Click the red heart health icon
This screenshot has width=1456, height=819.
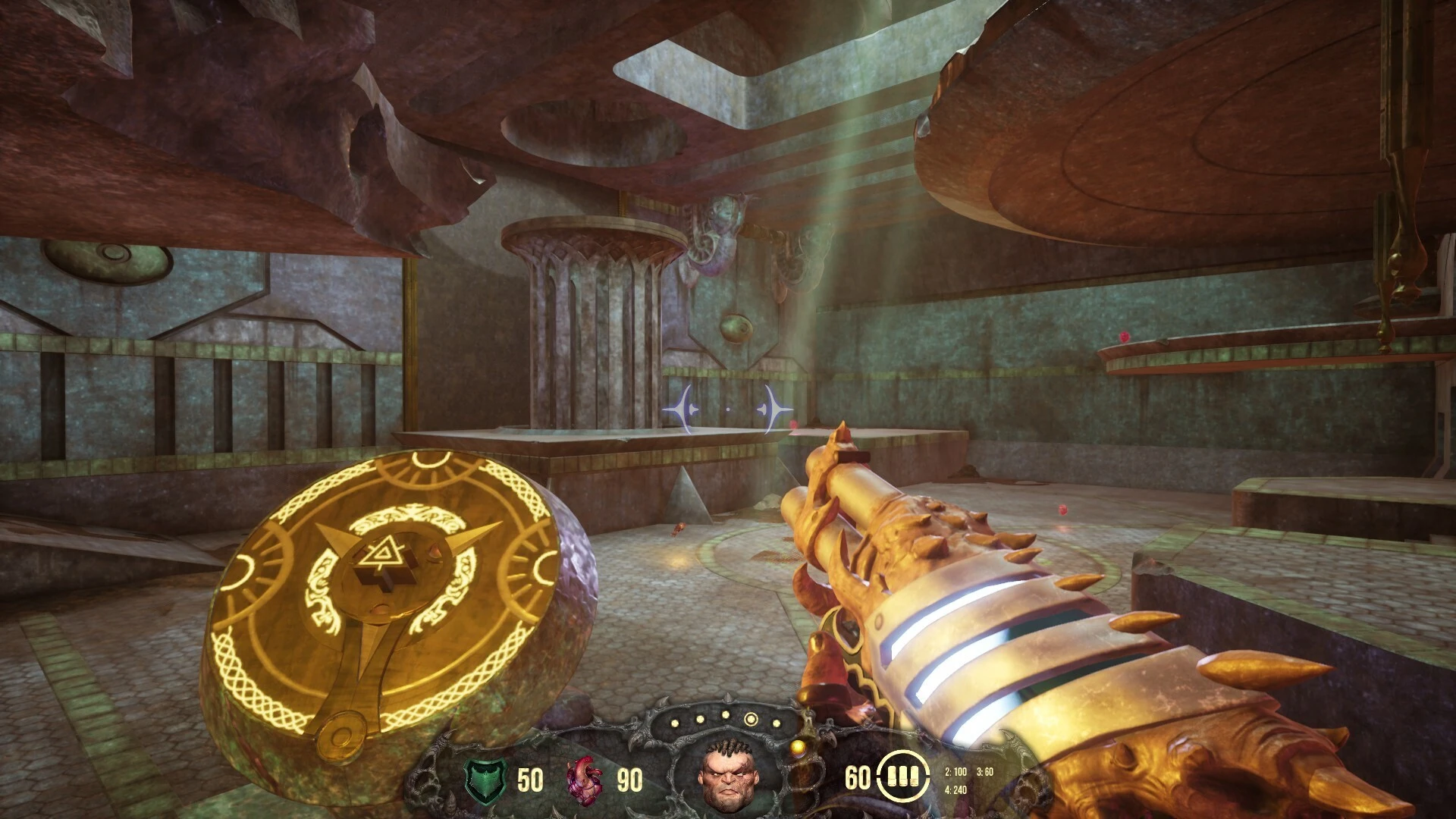coord(585,780)
